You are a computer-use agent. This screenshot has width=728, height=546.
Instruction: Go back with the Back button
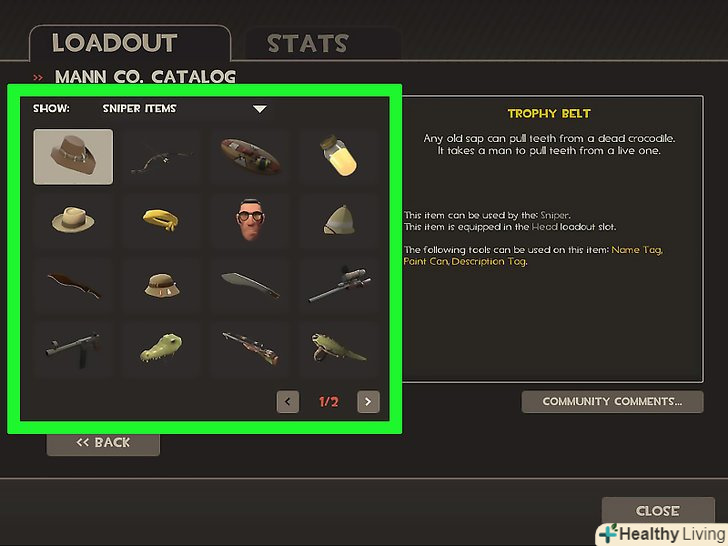click(x=103, y=442)
